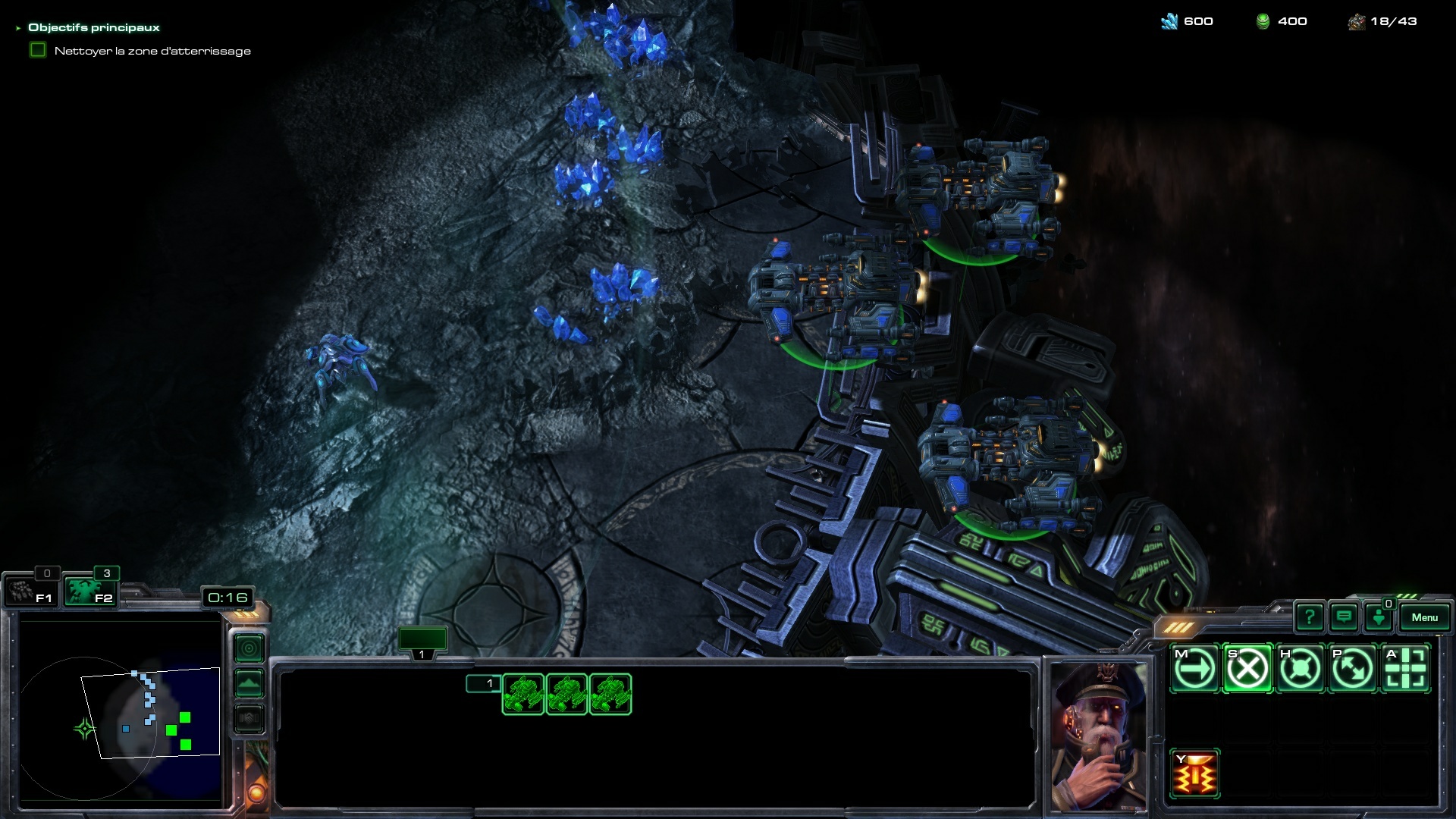Select control group 1 tab
1456x819 pixels.
[422, 642]
